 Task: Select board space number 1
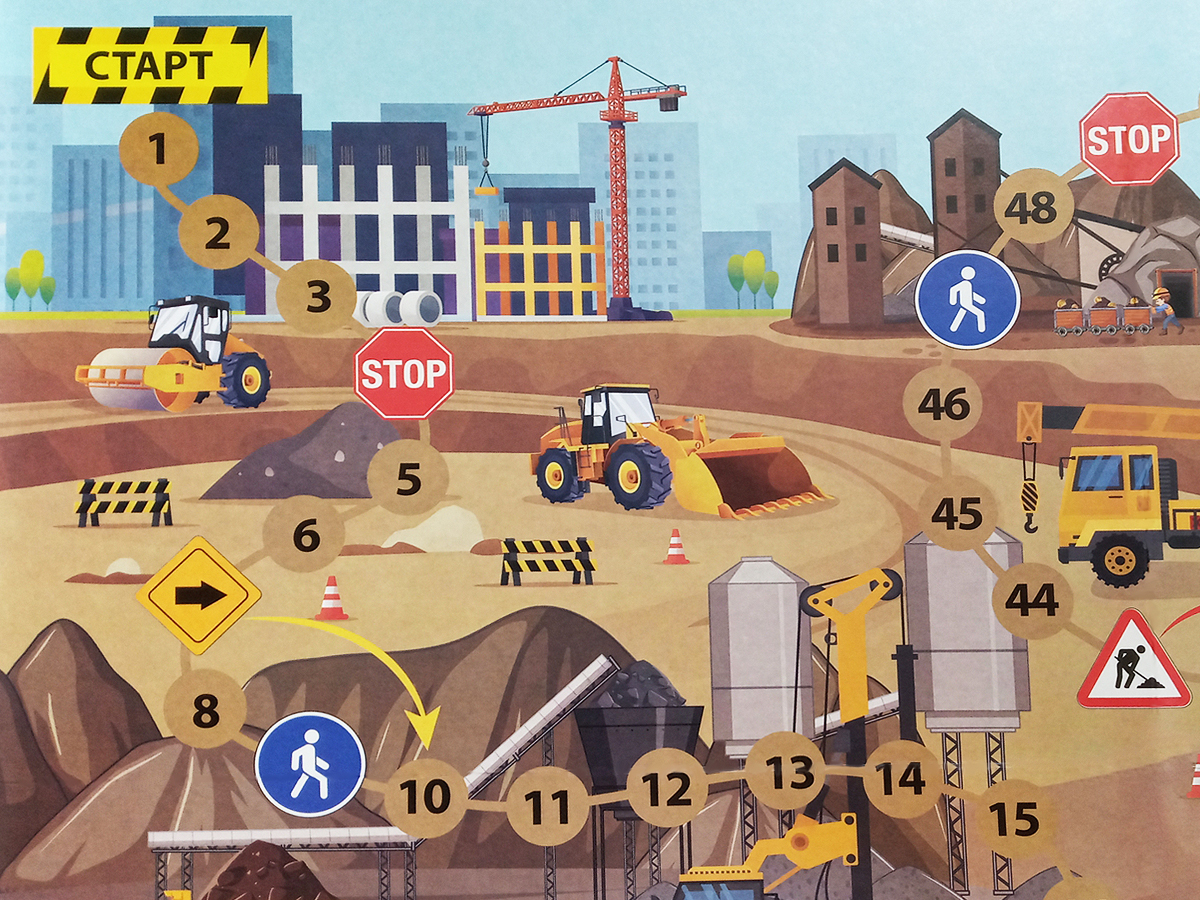(158, 150)
